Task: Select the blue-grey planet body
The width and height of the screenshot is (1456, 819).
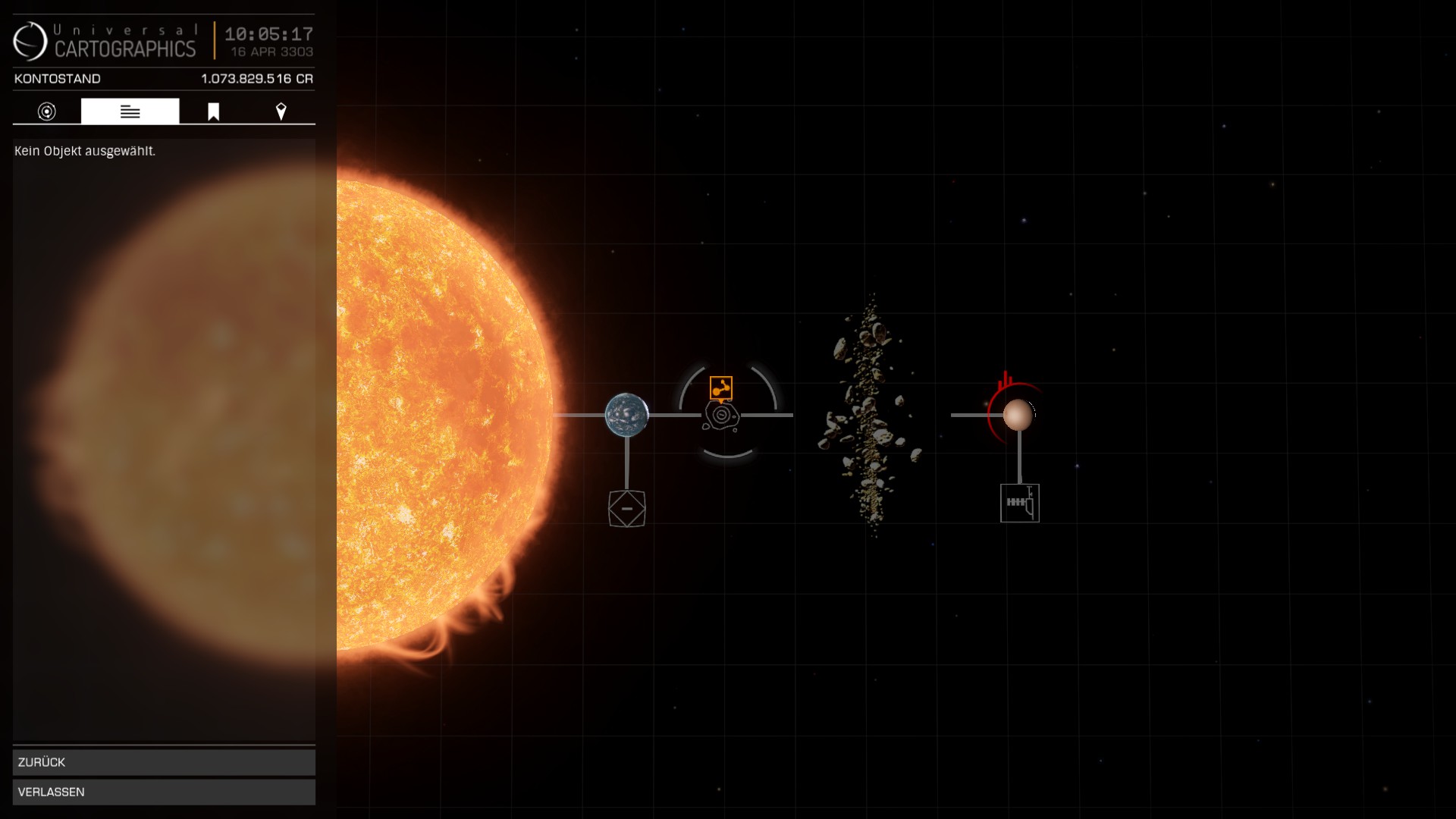Action: [626, 415]
